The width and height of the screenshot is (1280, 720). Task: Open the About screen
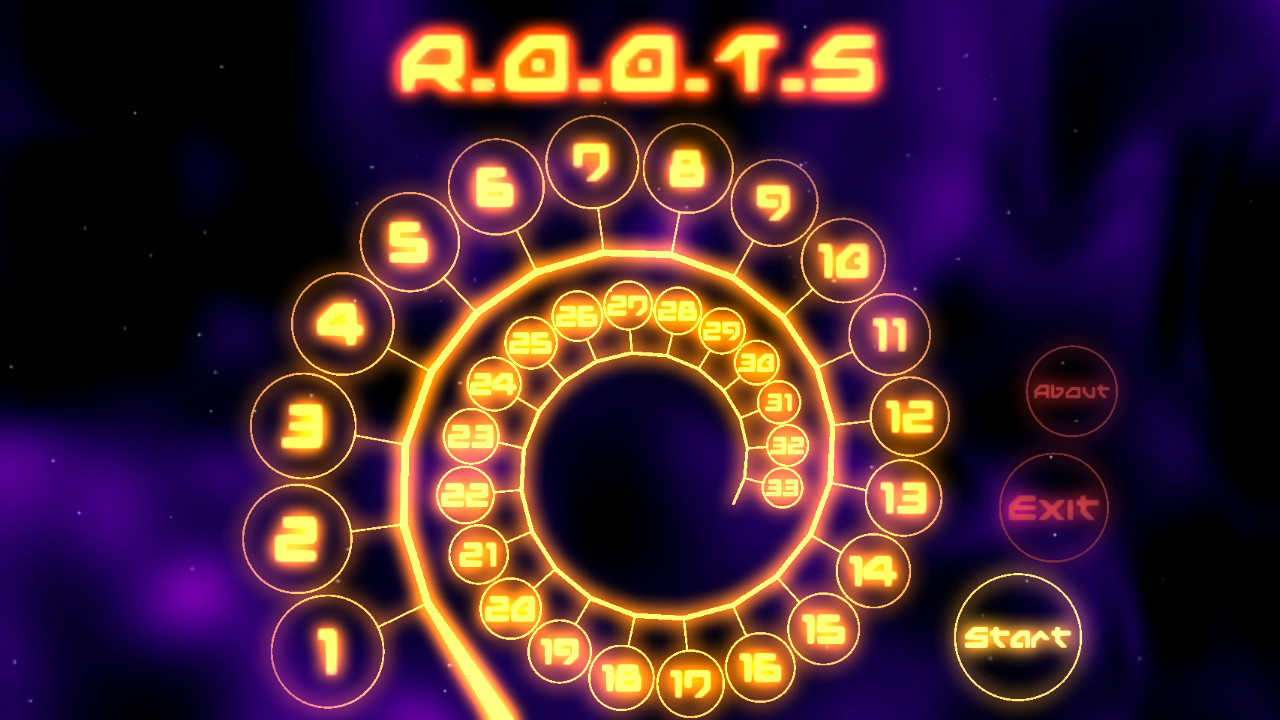click(x=1072, y=392)
